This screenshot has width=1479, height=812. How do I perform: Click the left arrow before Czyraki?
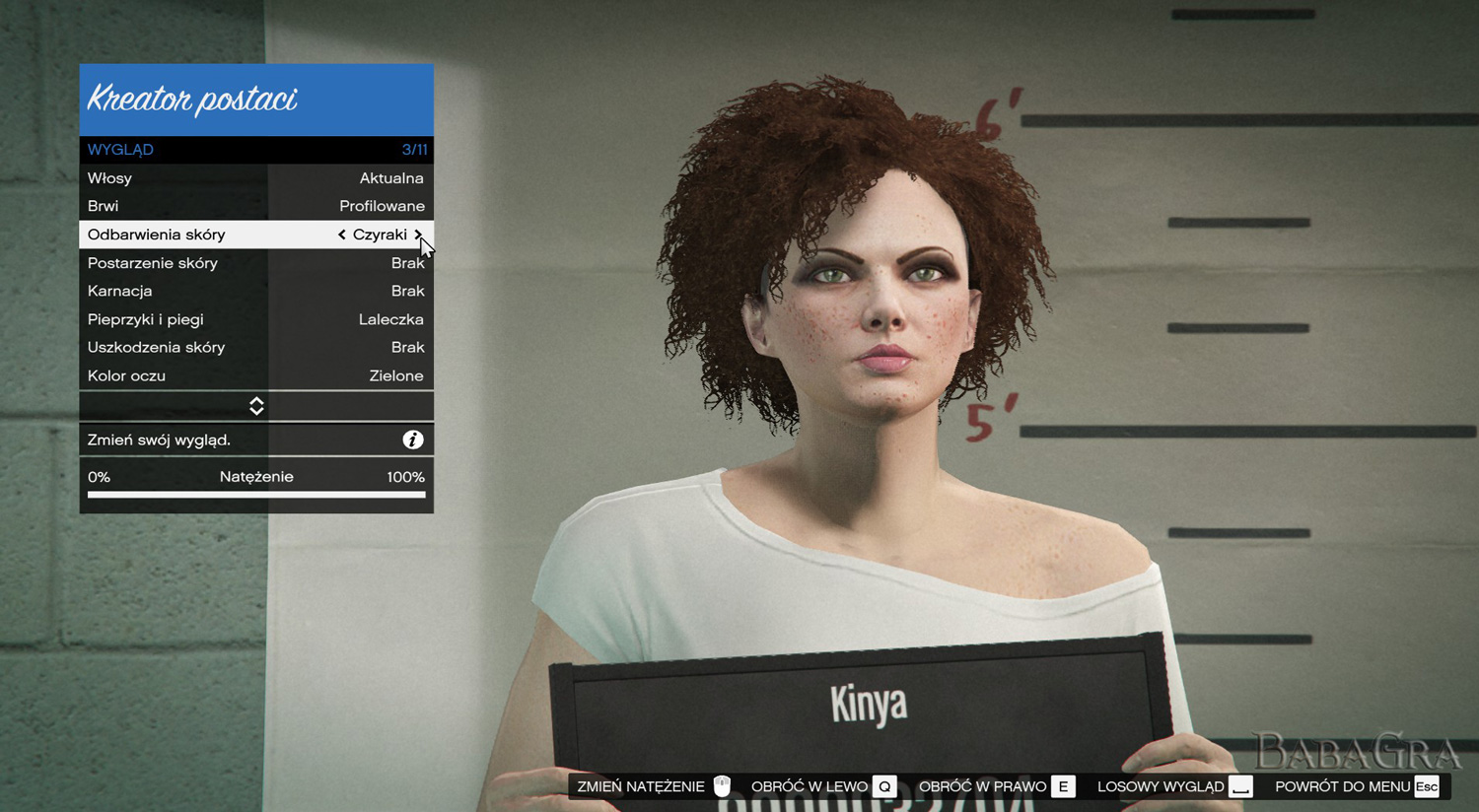(x=341, y=235)
